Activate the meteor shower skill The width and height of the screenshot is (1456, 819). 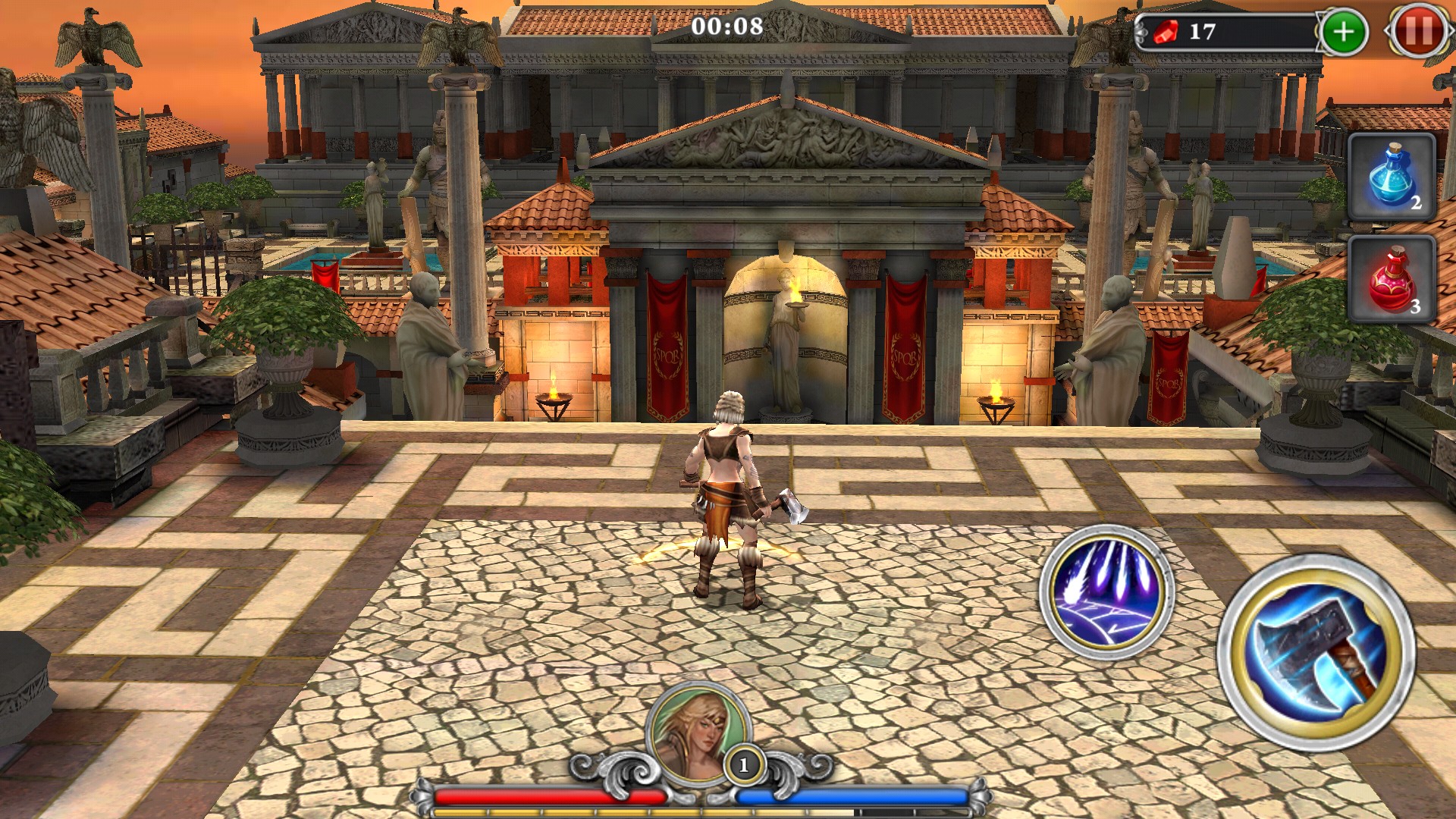coord(1106,591)
